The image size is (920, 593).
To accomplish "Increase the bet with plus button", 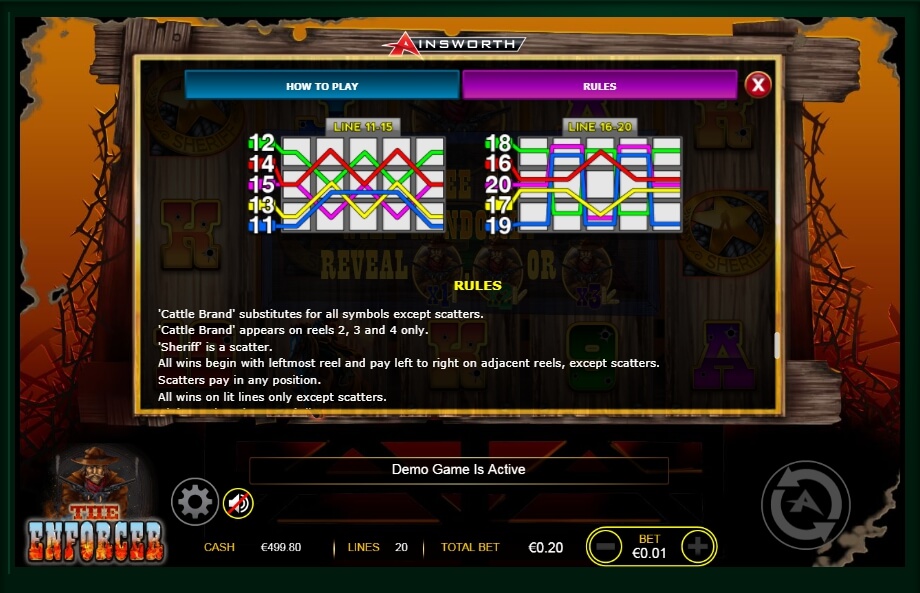I will point(697,547).
